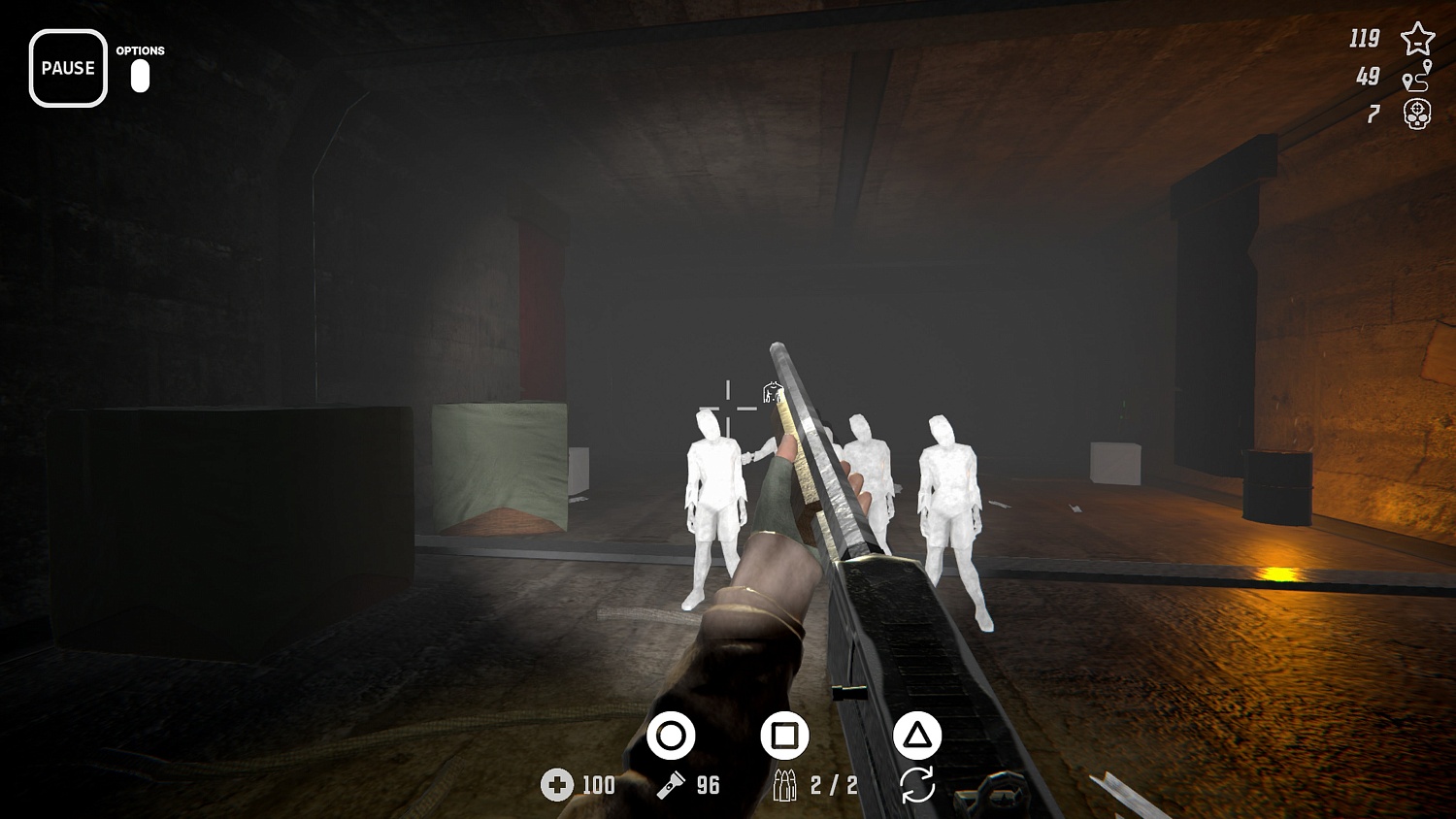Click the kill count 7
The image size is (1456, 819).
(1373, 114)
